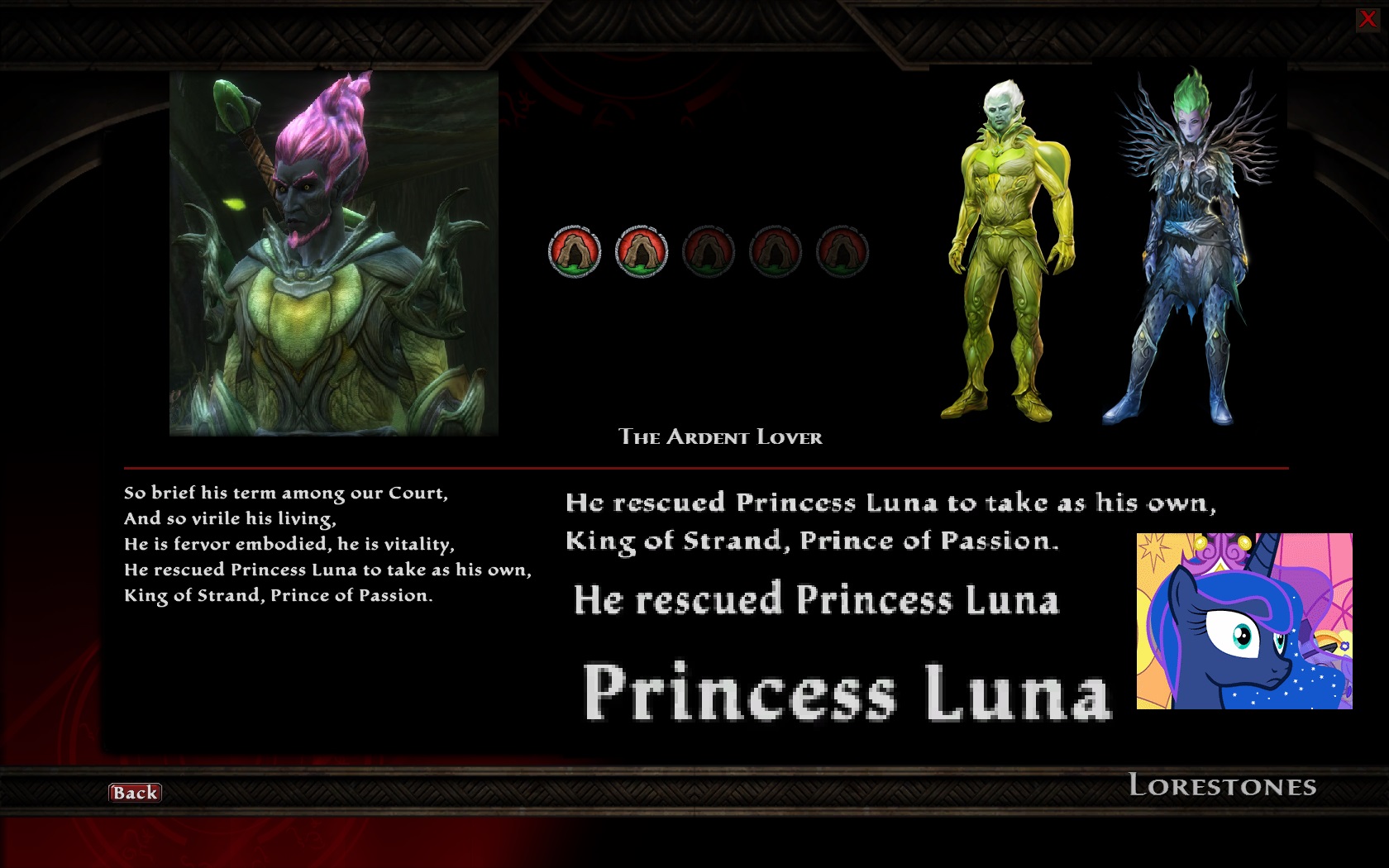Viewport: 1389px width, 868px height.
Task: Select the lorestone poem text panel
Action: click(328, 541)
